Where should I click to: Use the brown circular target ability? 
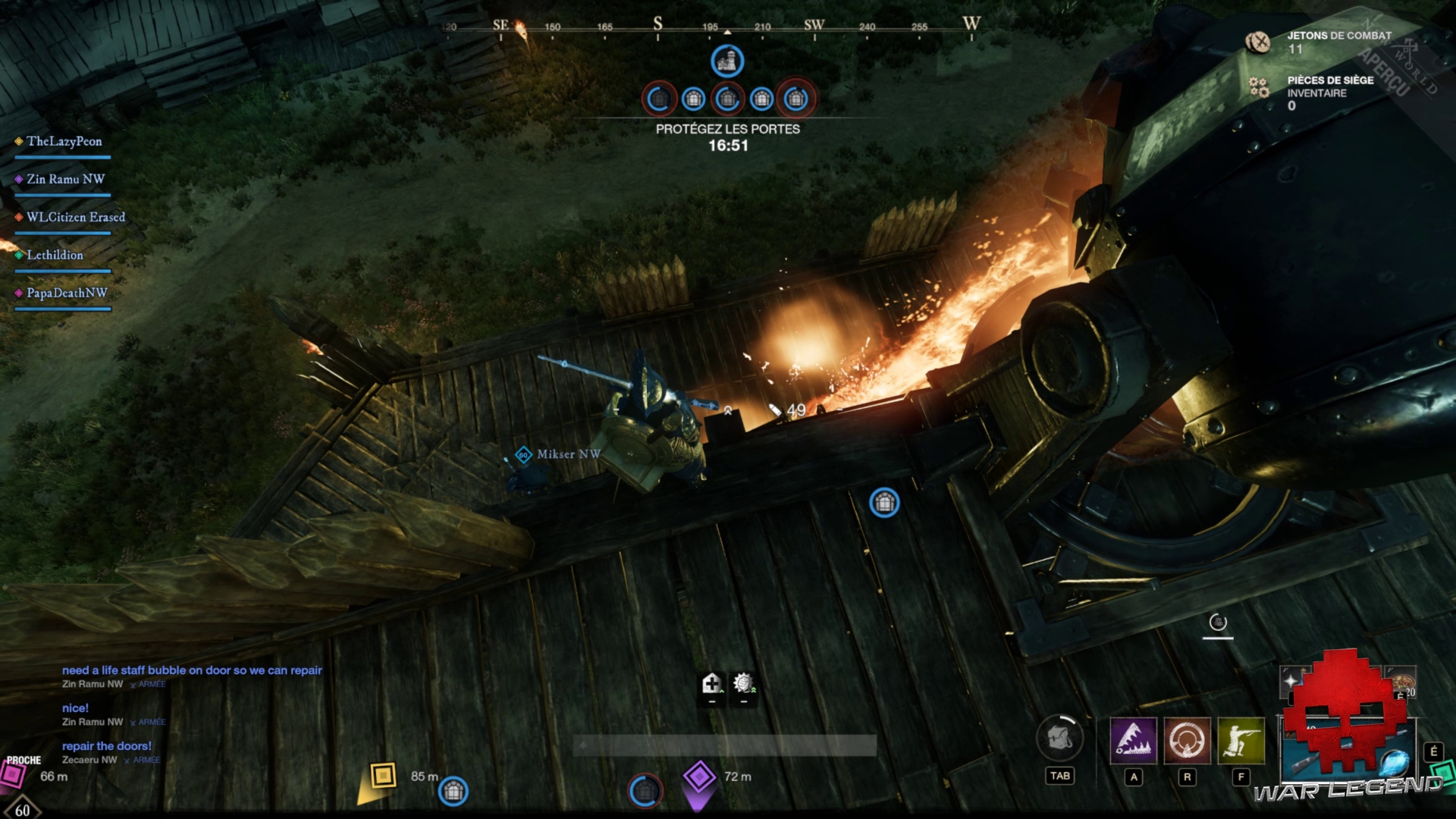point(1187,740)
